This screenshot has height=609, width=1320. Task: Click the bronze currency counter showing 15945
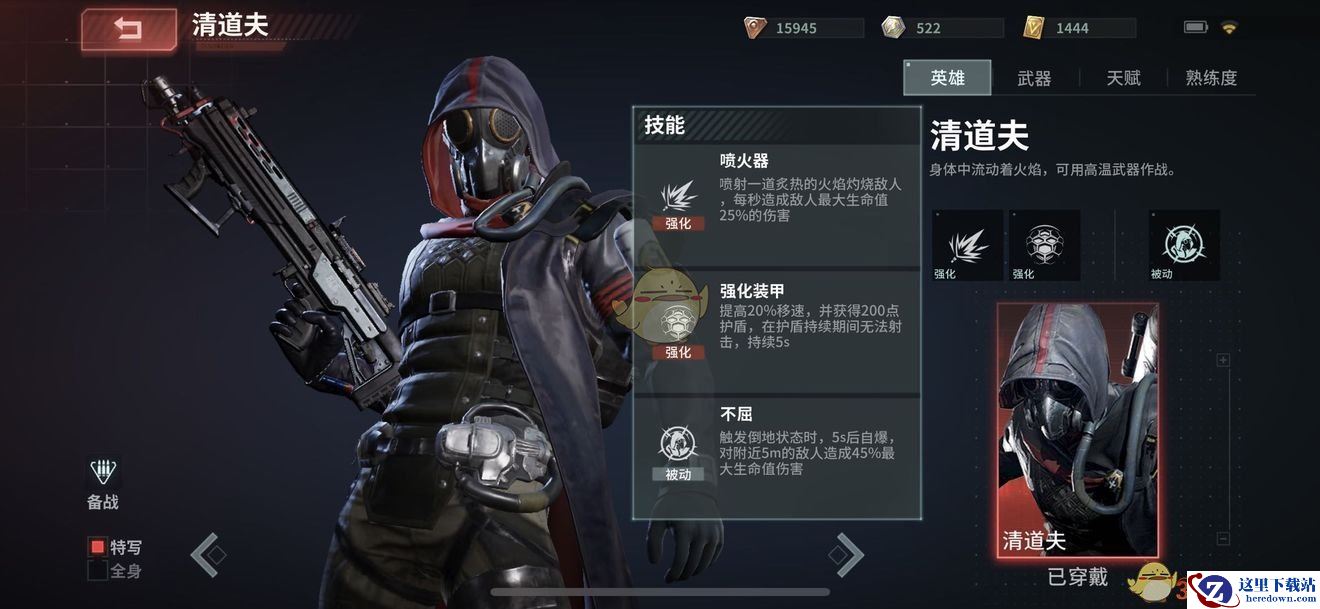click(x=803, y=28)
